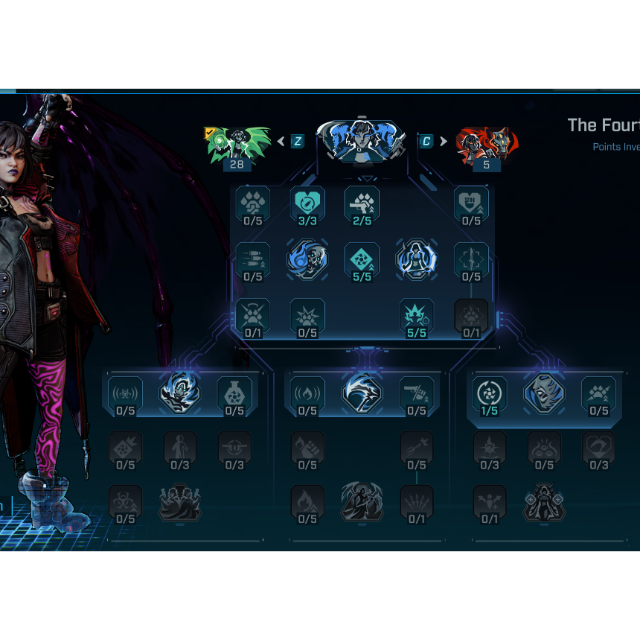Select the claw slash augment icon
The height and width of the screenshot is (640, 640).
coord(362,393)
